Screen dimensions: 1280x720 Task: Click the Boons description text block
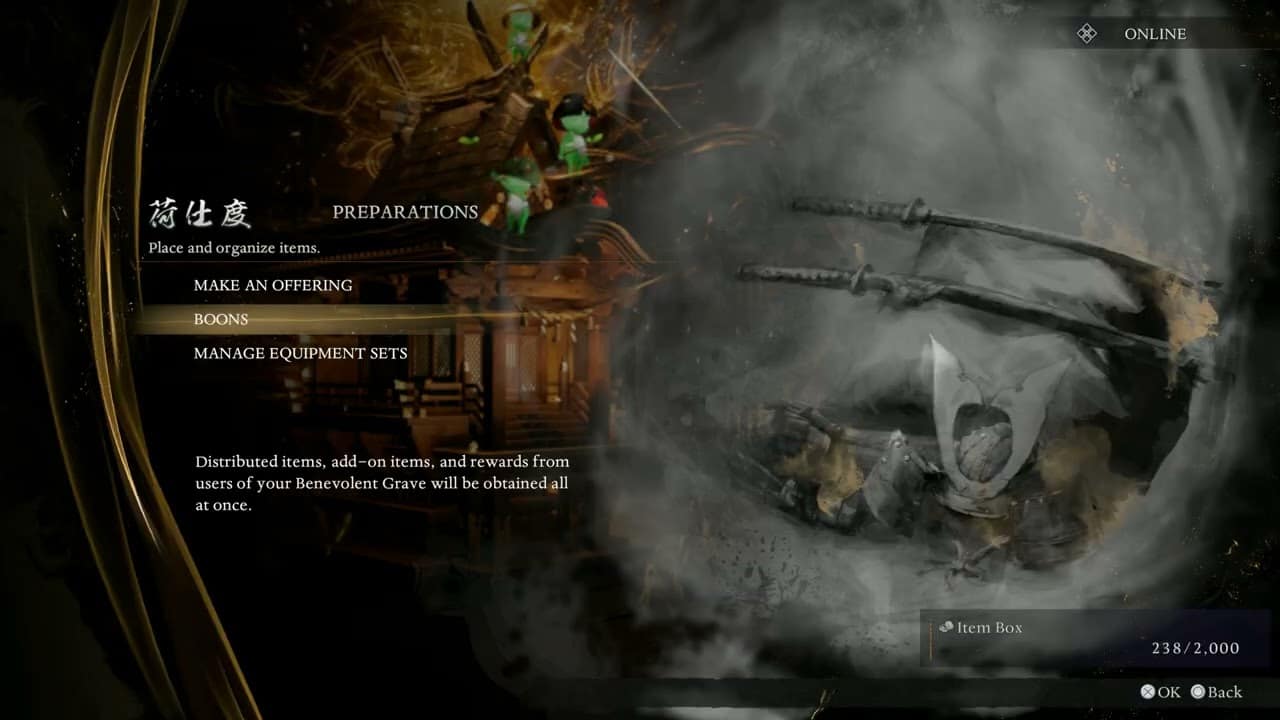point(382,484)
